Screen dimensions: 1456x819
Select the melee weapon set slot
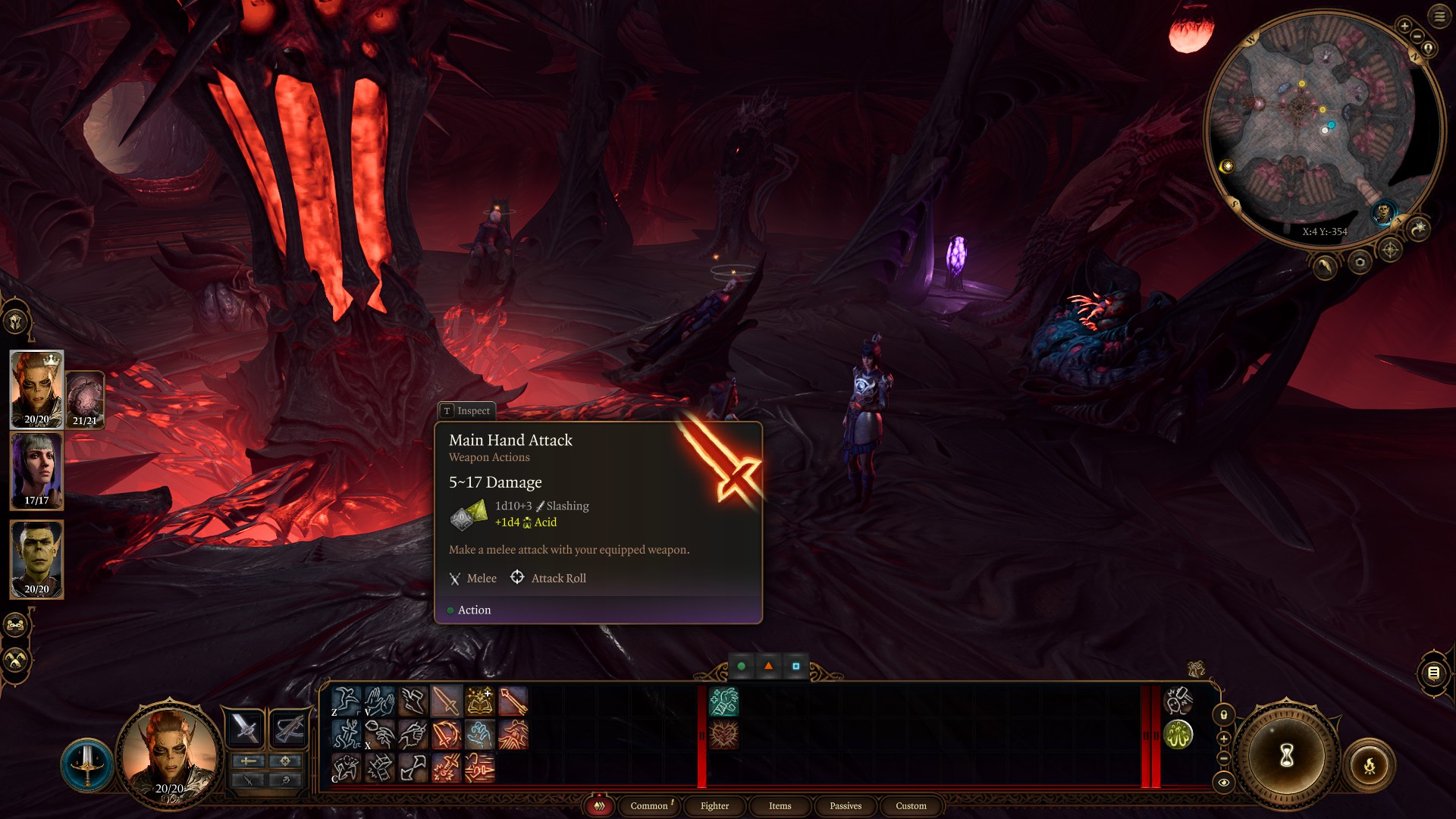(x=245, y=729)
